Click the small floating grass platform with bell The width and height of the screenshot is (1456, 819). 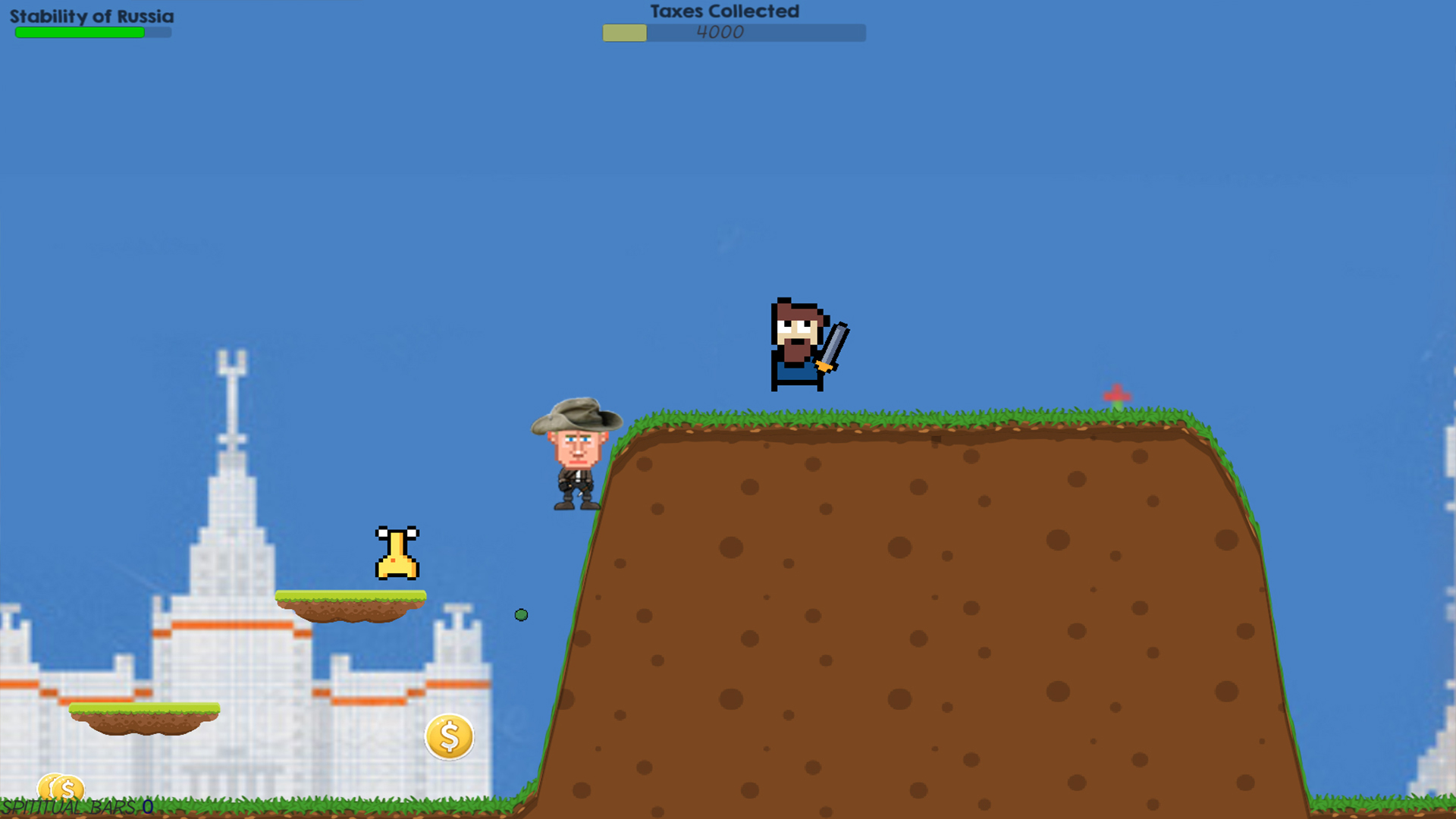(351, 603)
